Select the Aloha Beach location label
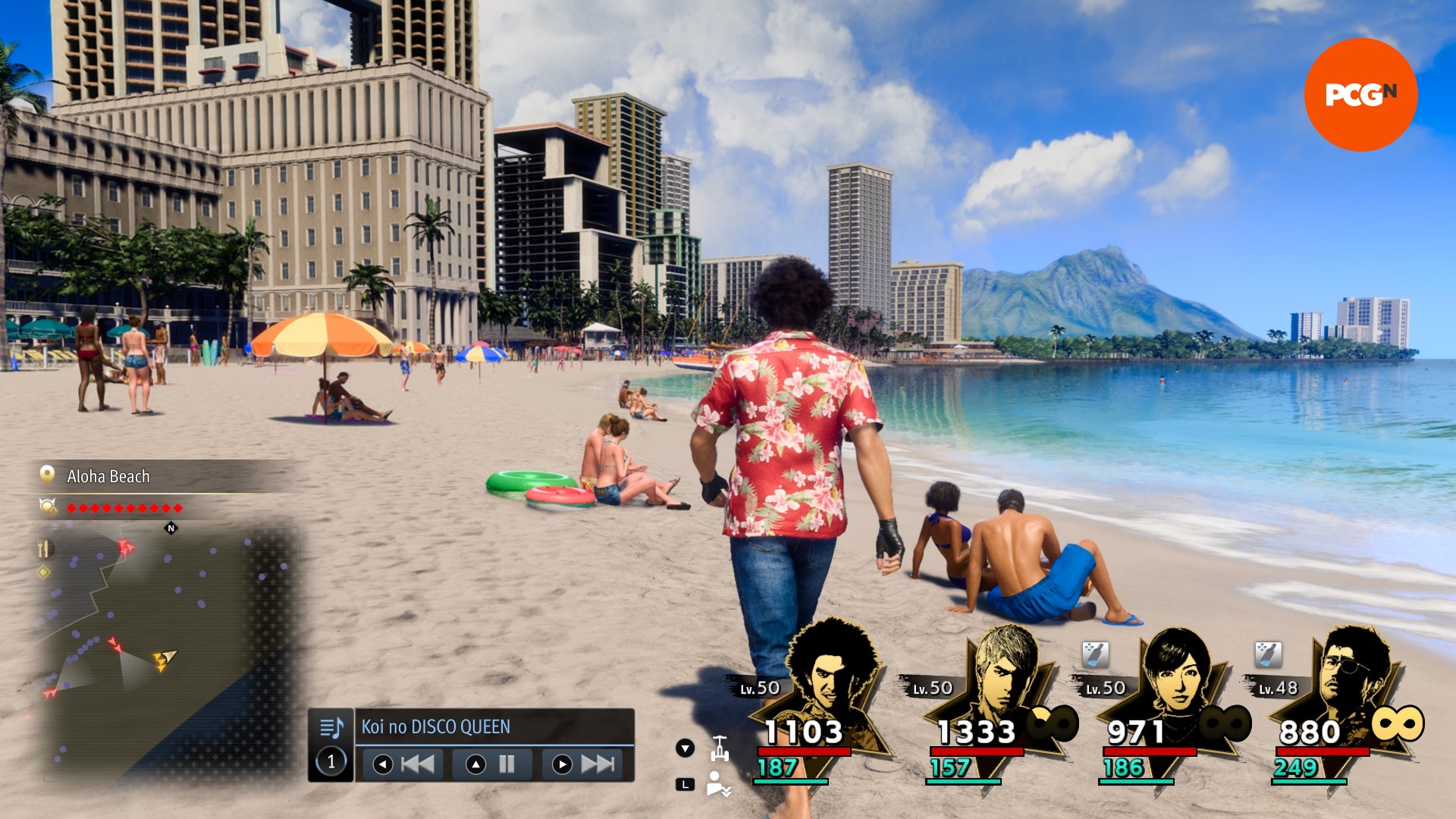 coord(108,476)
